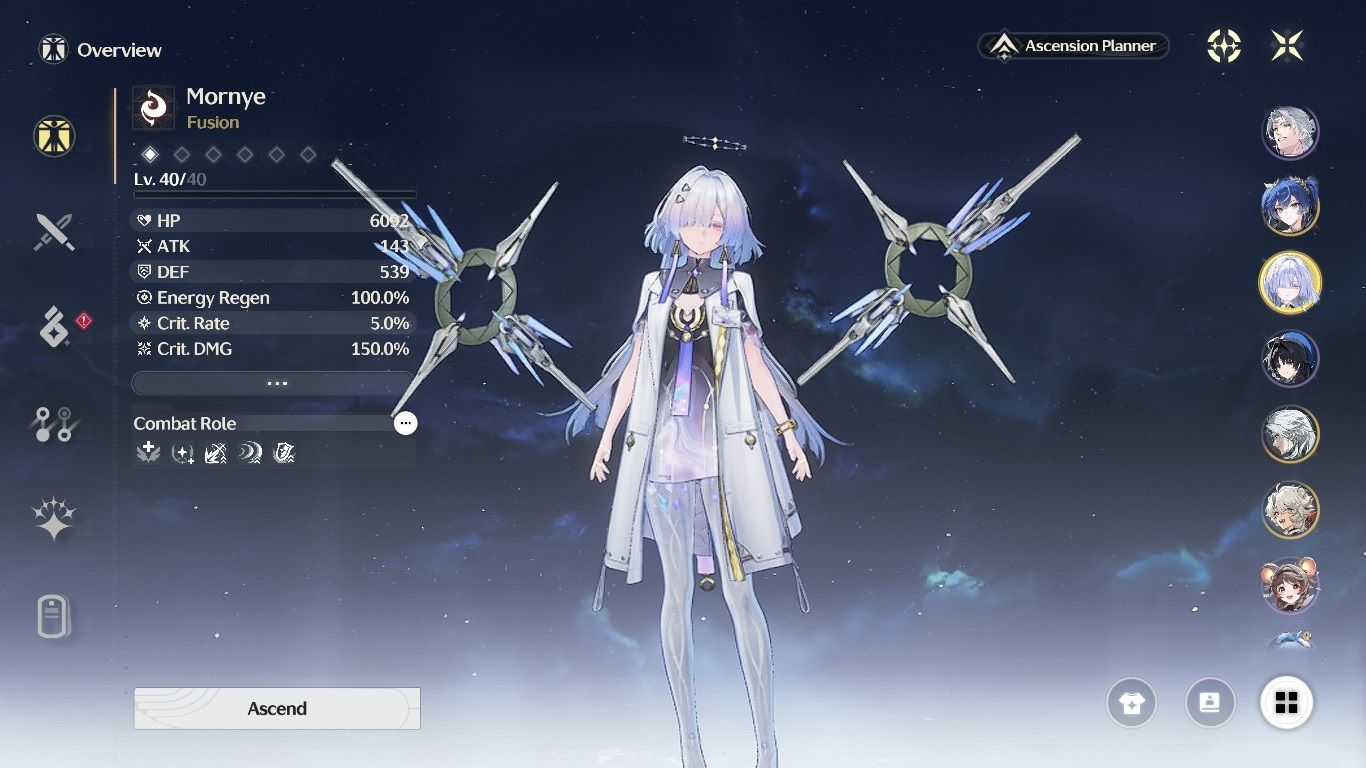
Task: Click the circular emblem beside Ascension Planner
Action: (1224, 46)
